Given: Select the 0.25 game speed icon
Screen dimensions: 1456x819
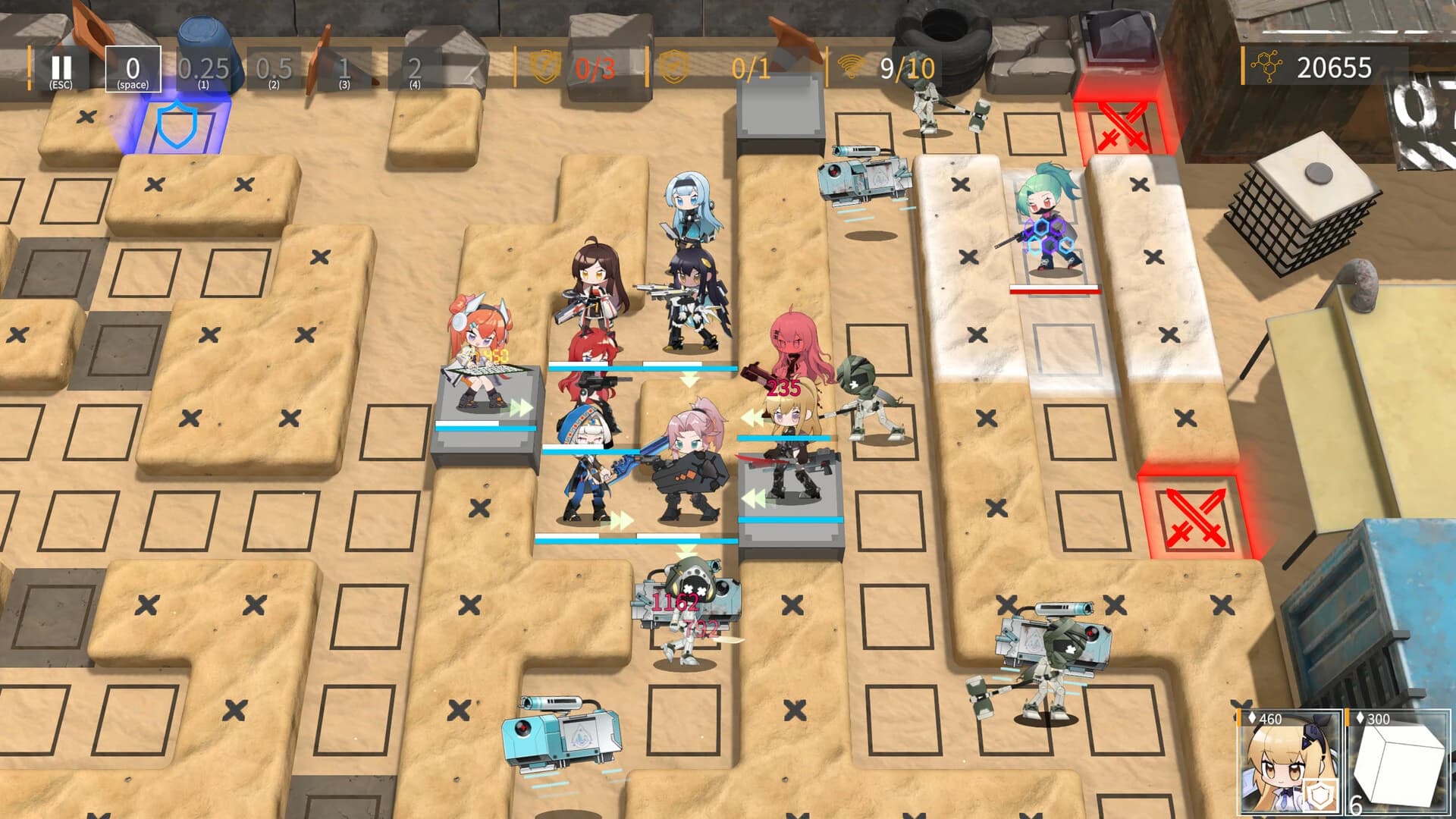Looking at the screenshot, I should coord(202,70).
